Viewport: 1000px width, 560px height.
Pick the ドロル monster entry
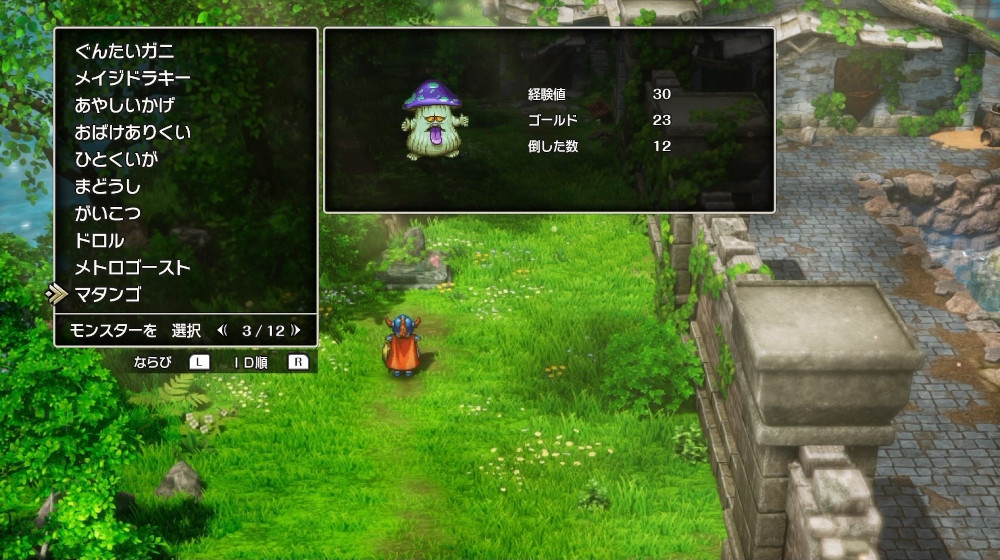click(x=99, y=240)
